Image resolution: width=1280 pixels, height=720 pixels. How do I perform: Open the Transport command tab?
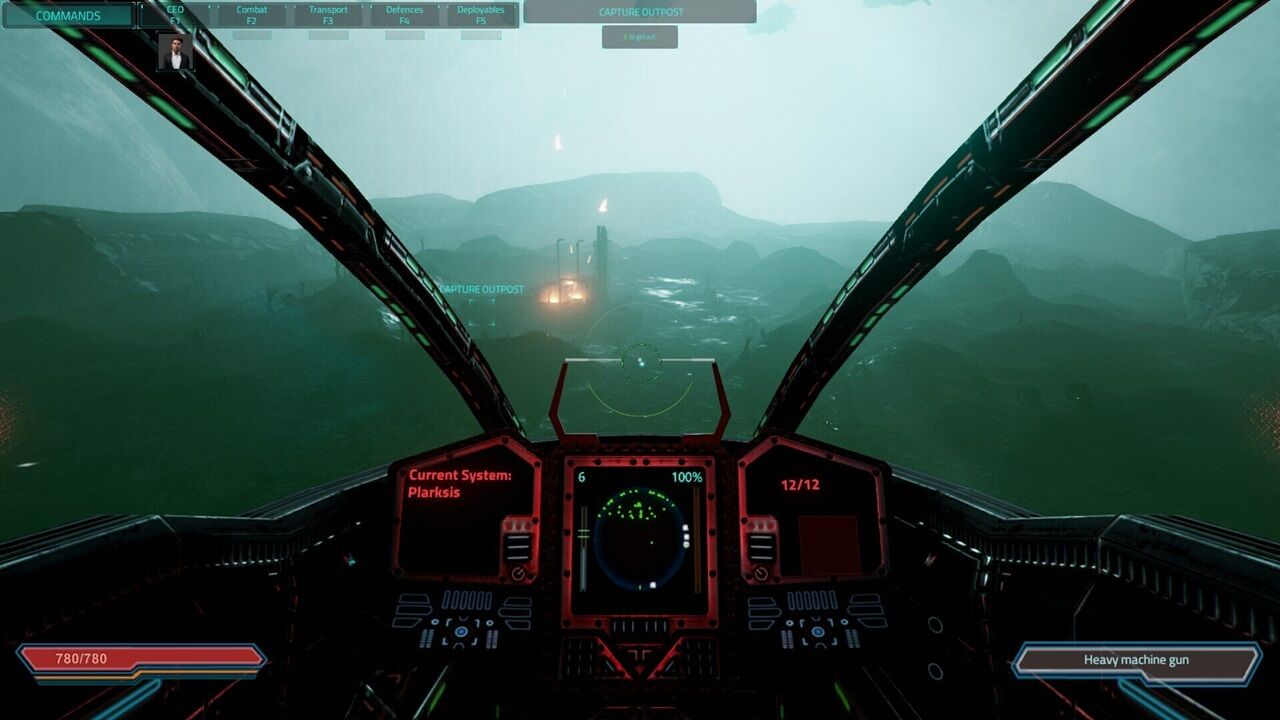pyautogui.click(x=328, y=15)
